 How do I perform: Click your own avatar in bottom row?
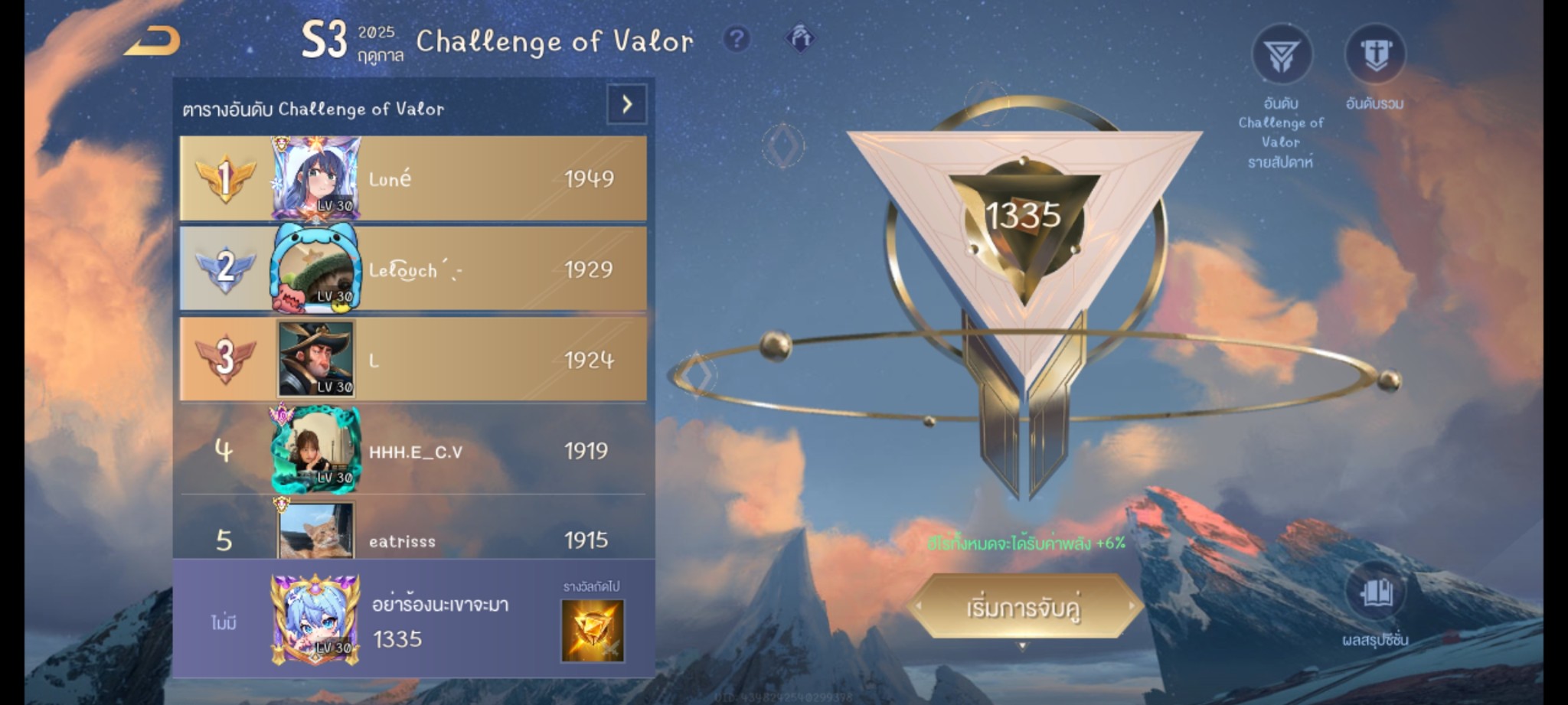(315, 619)
